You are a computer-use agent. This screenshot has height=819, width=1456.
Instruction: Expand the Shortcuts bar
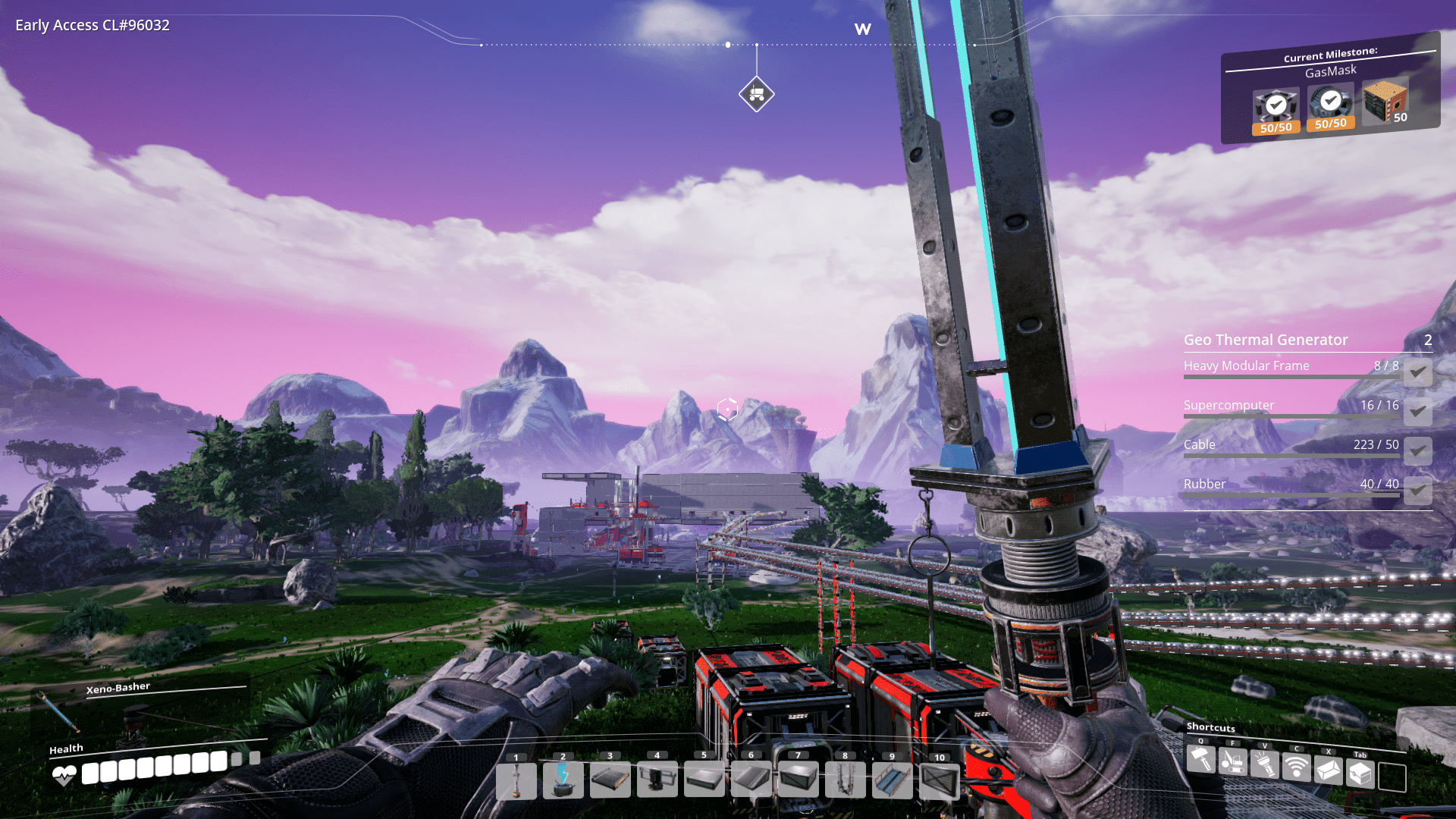1212,727
